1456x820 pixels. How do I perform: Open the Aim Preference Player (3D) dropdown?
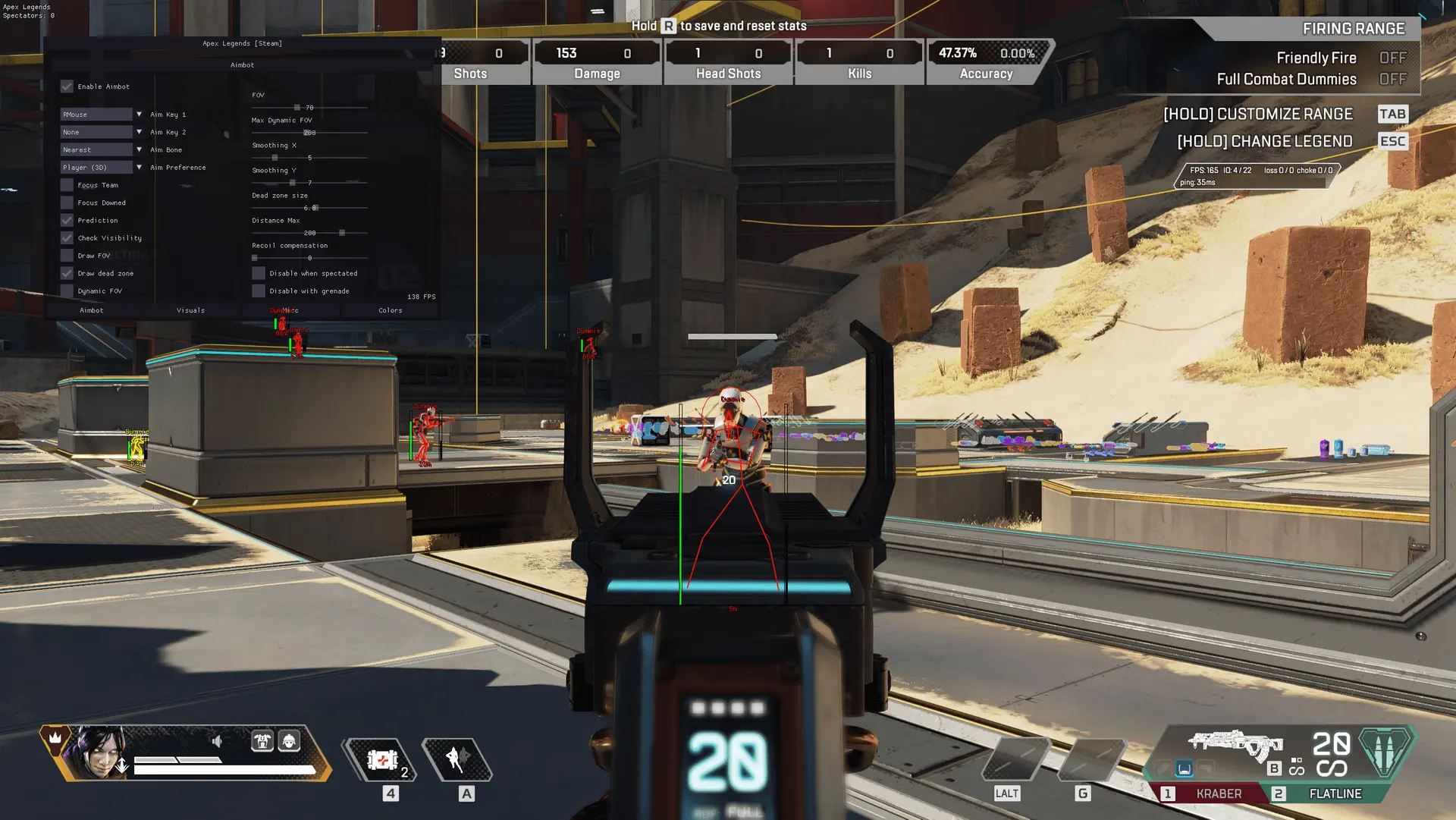point(96,167)
